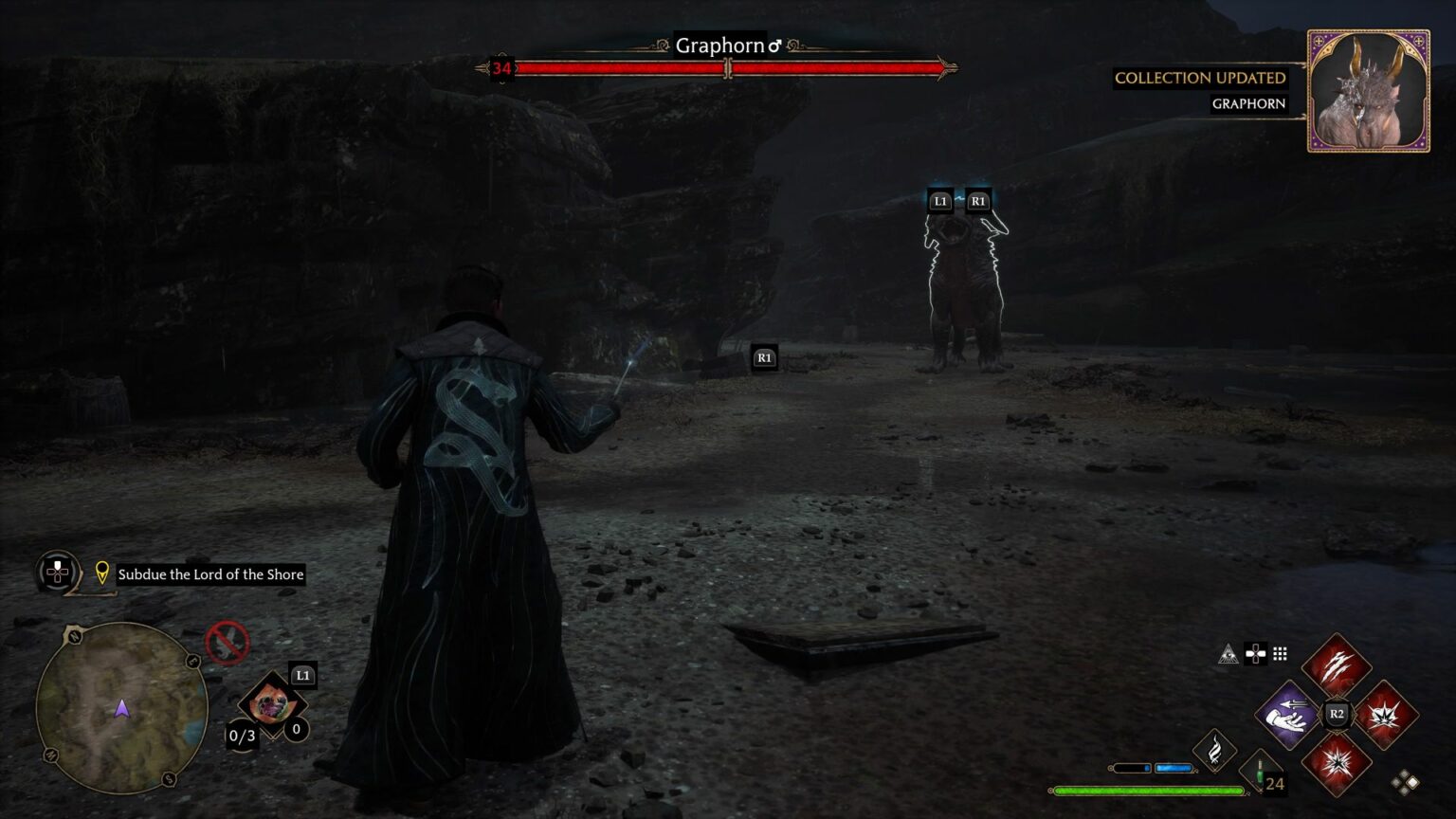Cast the right-side red explosion spell
Screen dimensions: 1456x819
(x=1385, y=714)
